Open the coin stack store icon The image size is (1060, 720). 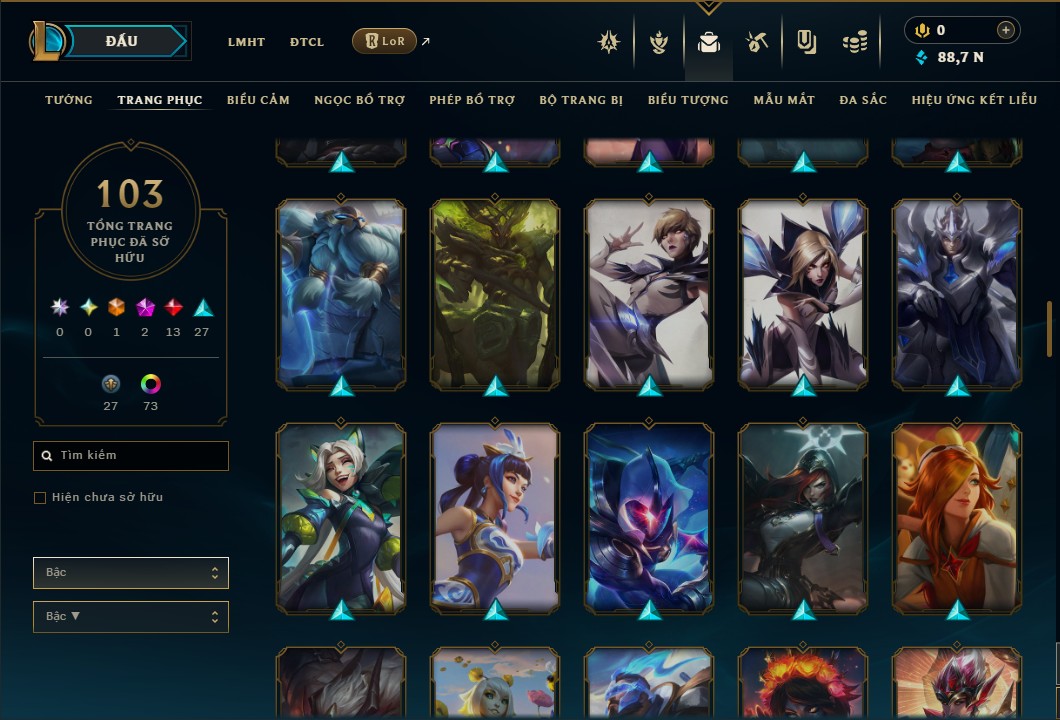pos(854,42)
